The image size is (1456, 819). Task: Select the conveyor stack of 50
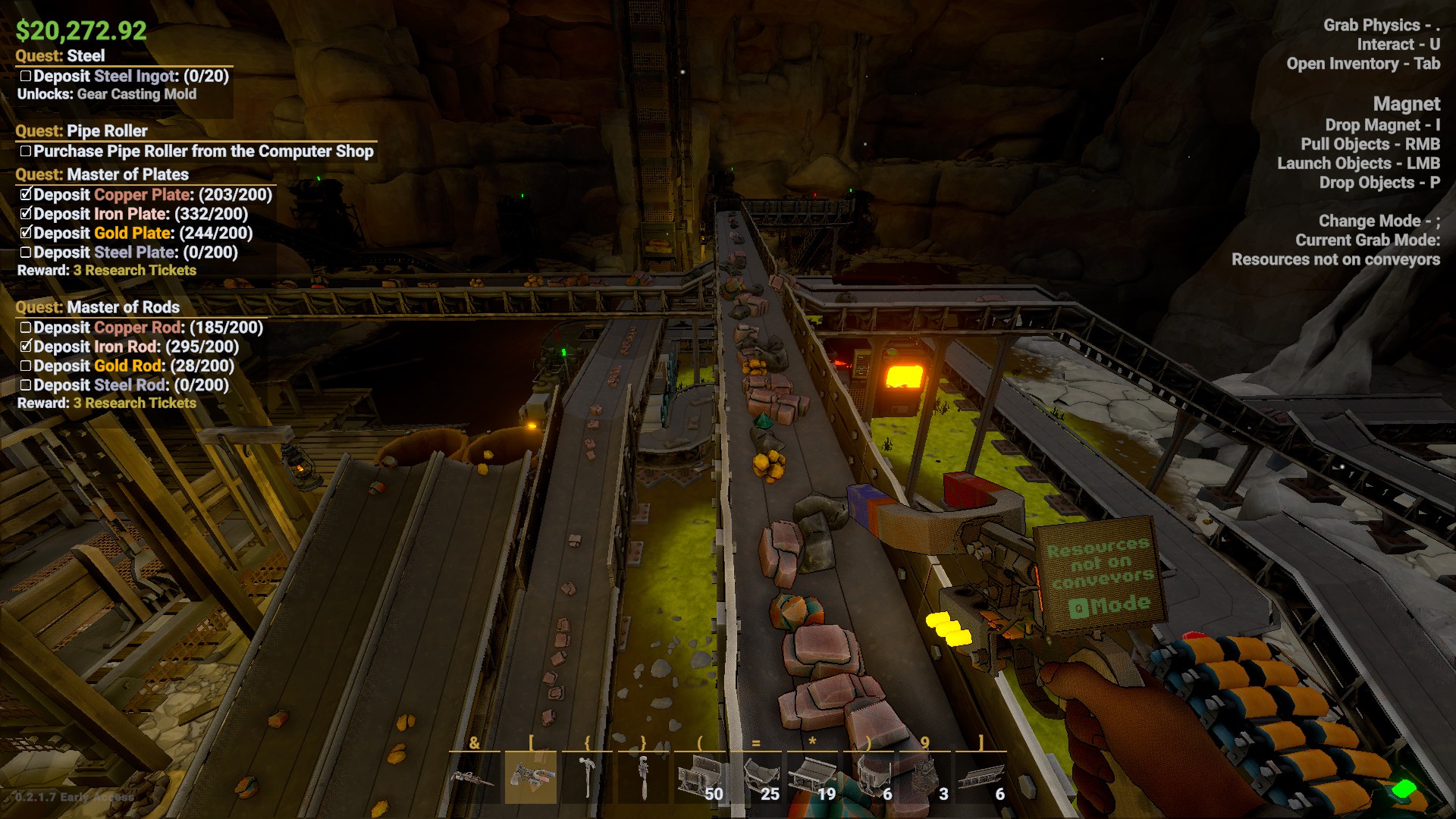(699, 777)
